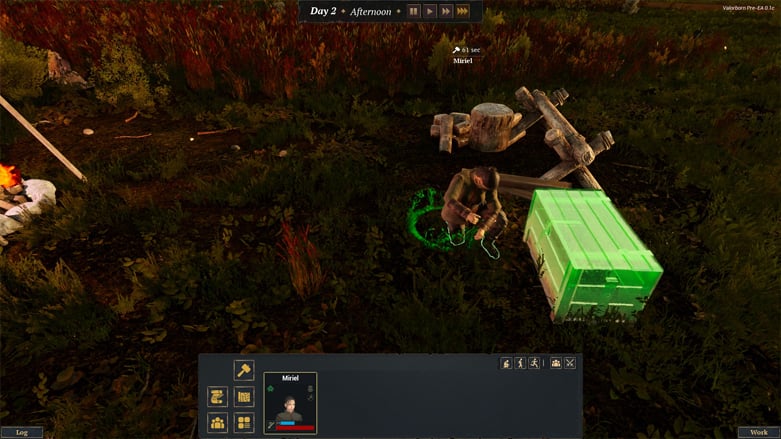Open the map icon menu
781x439 pixels.
[x=244, y=397]
